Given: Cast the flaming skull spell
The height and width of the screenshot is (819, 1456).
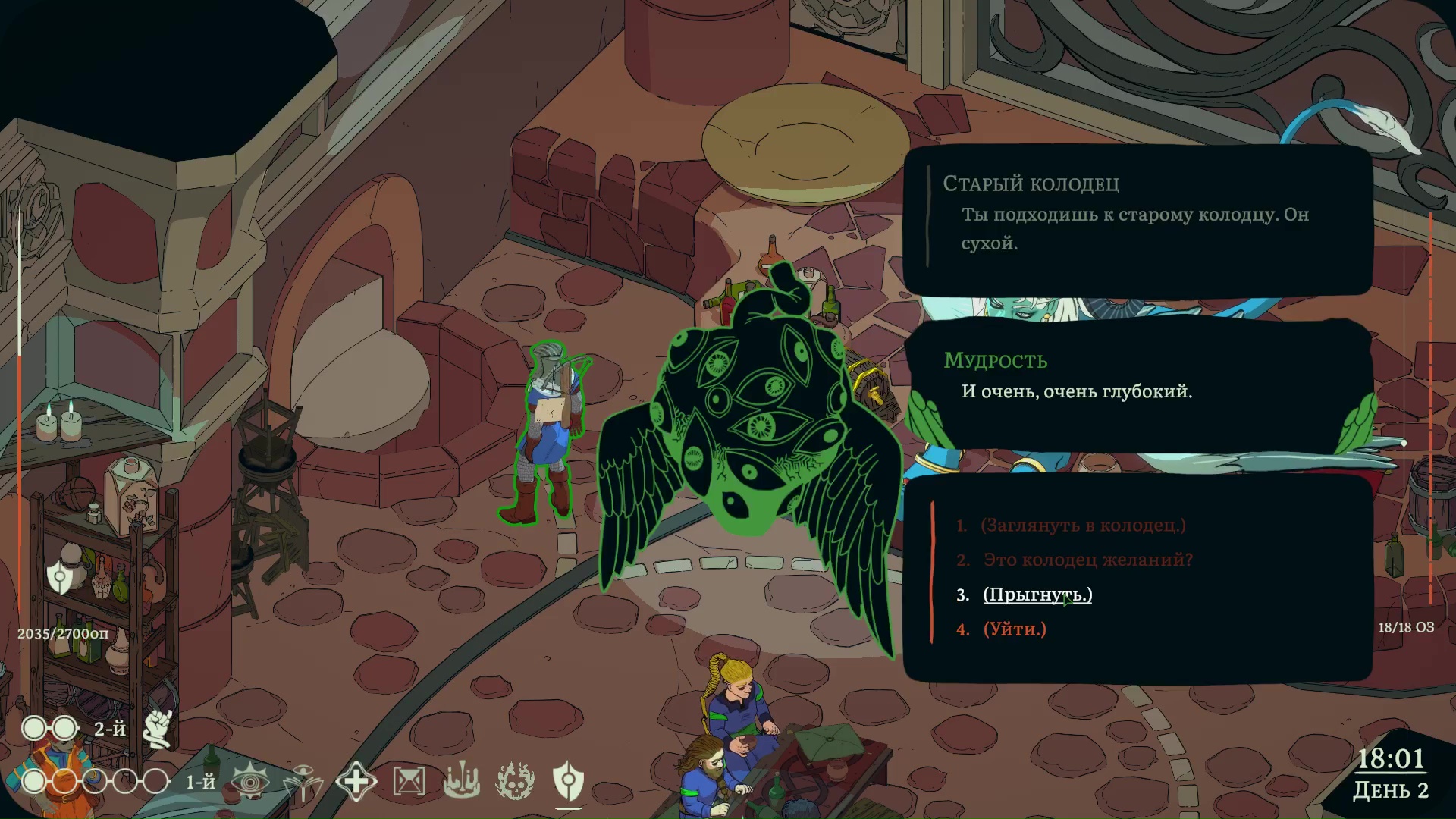Looking at the screenshot, I should tap(515, 781).
